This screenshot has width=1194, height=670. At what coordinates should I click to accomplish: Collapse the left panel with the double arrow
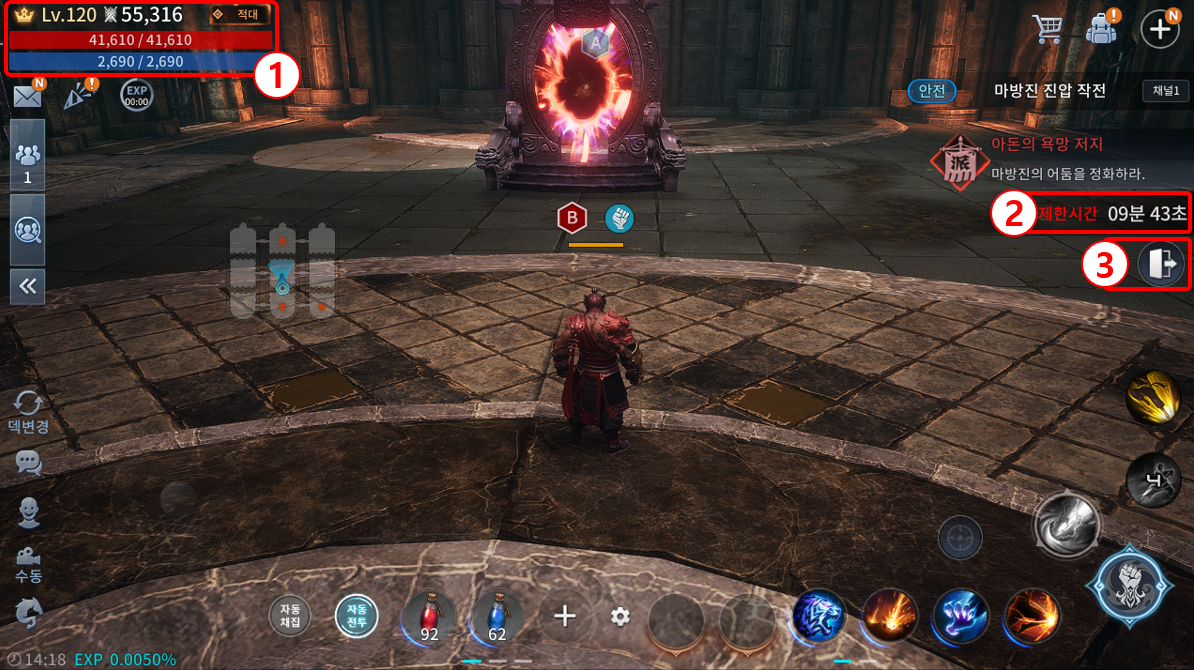(27, 286)
